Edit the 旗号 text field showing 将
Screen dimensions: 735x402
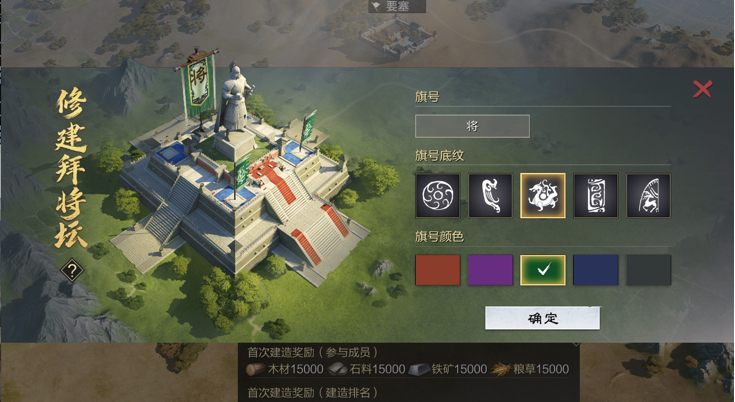472,126
